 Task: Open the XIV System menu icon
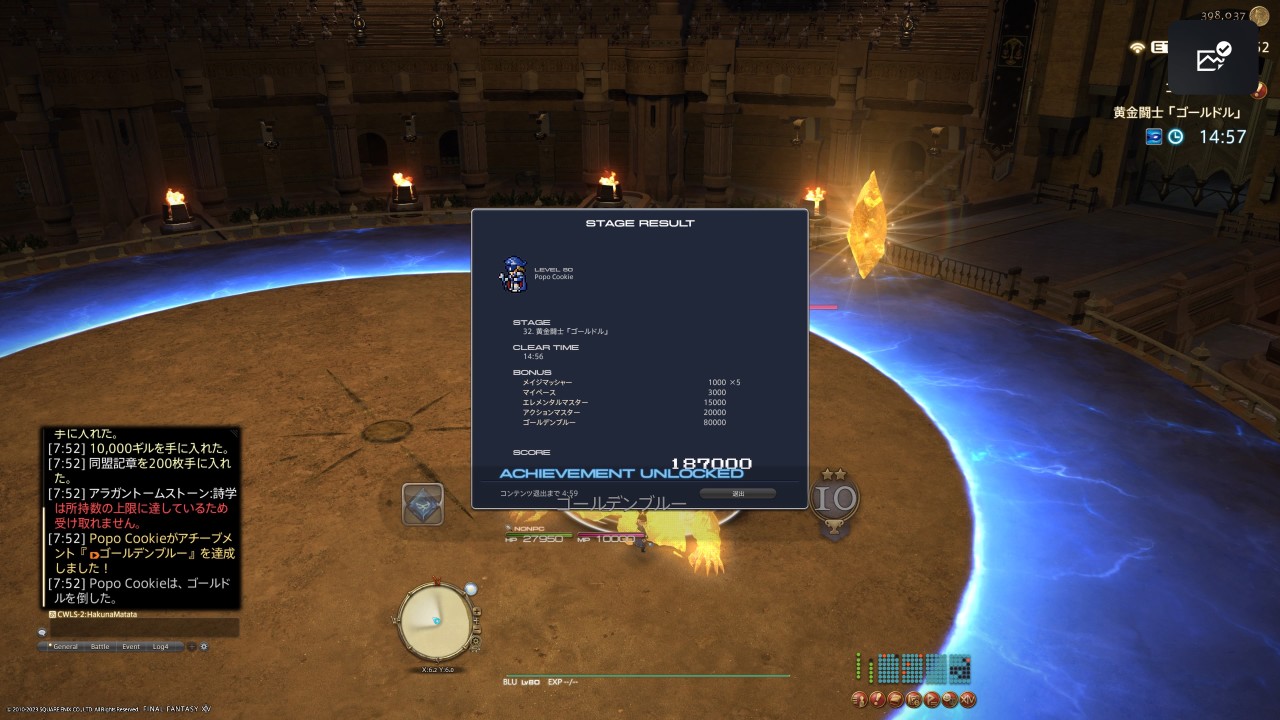click(967, 699)
